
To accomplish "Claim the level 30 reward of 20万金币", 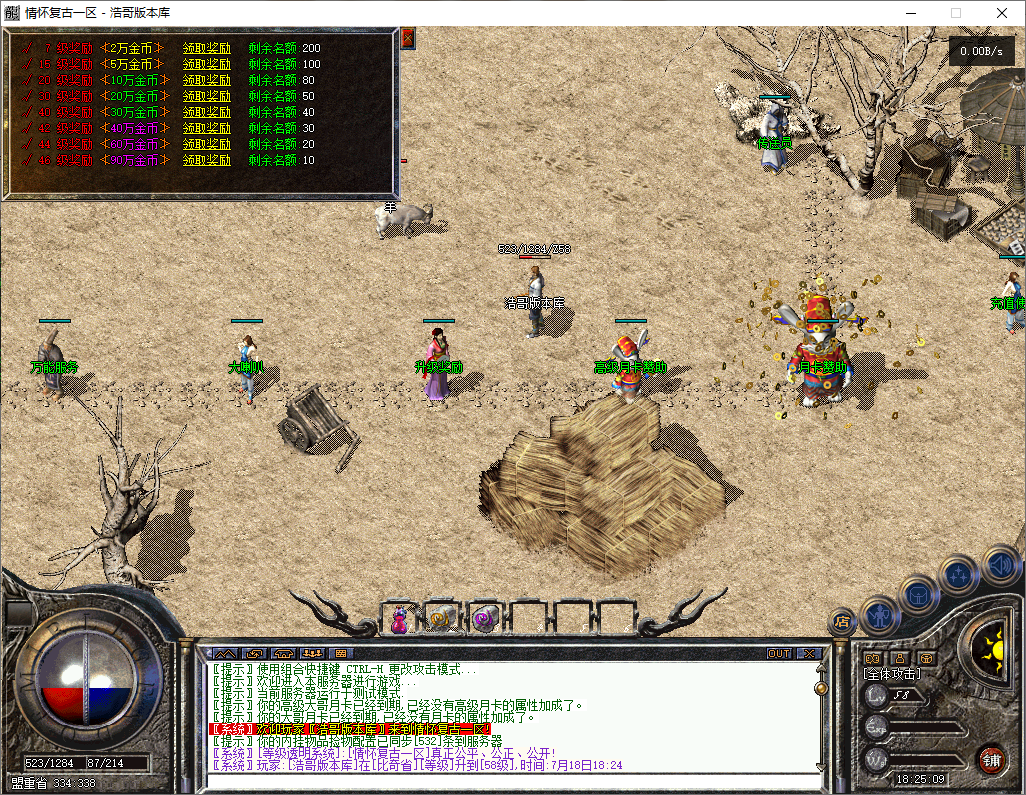I will tap(206, 96).
